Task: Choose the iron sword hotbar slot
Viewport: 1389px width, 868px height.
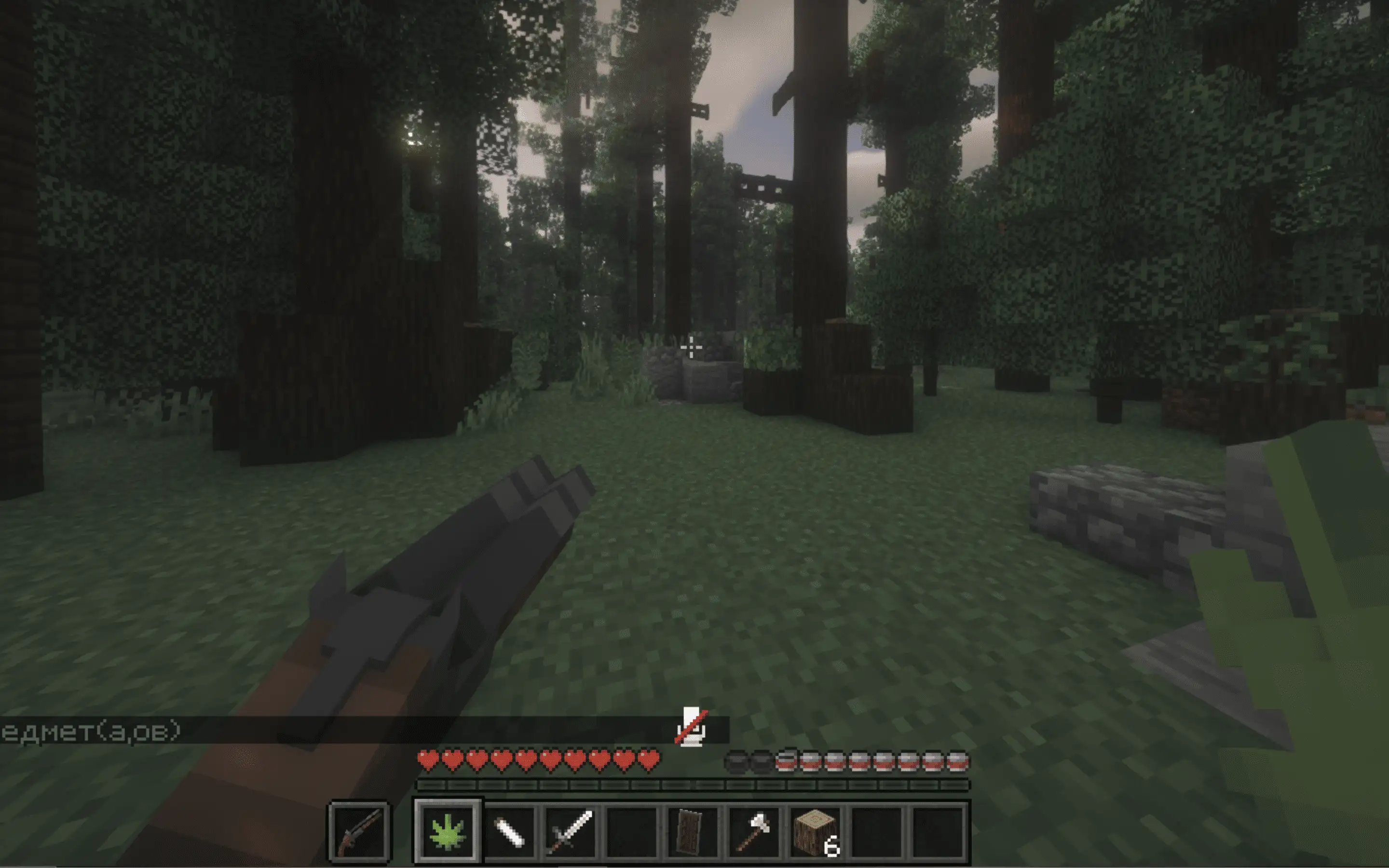Action: pyautogui.click(x=570, y=830)
